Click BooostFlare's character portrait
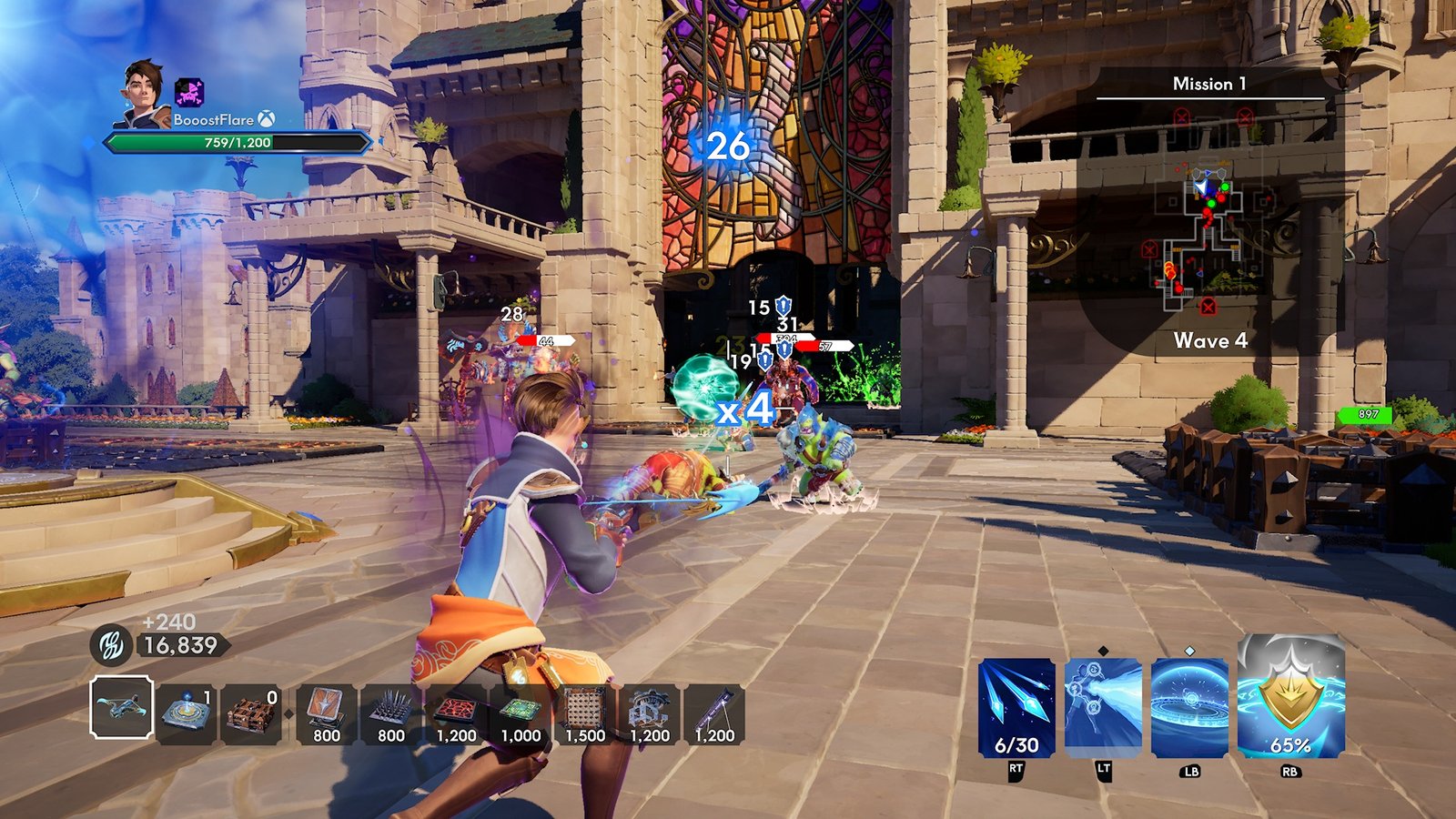The width and height of the screenshot is (1456, 819). (143, 93)
